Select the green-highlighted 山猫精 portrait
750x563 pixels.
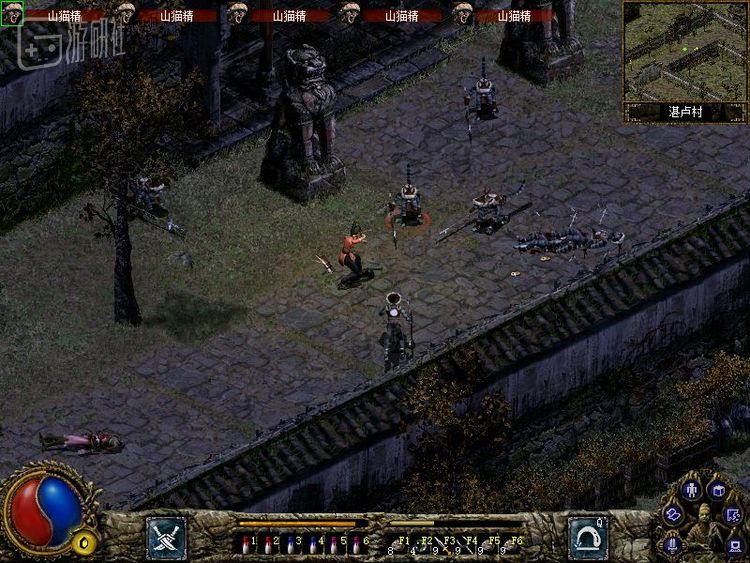click(12, 14)
